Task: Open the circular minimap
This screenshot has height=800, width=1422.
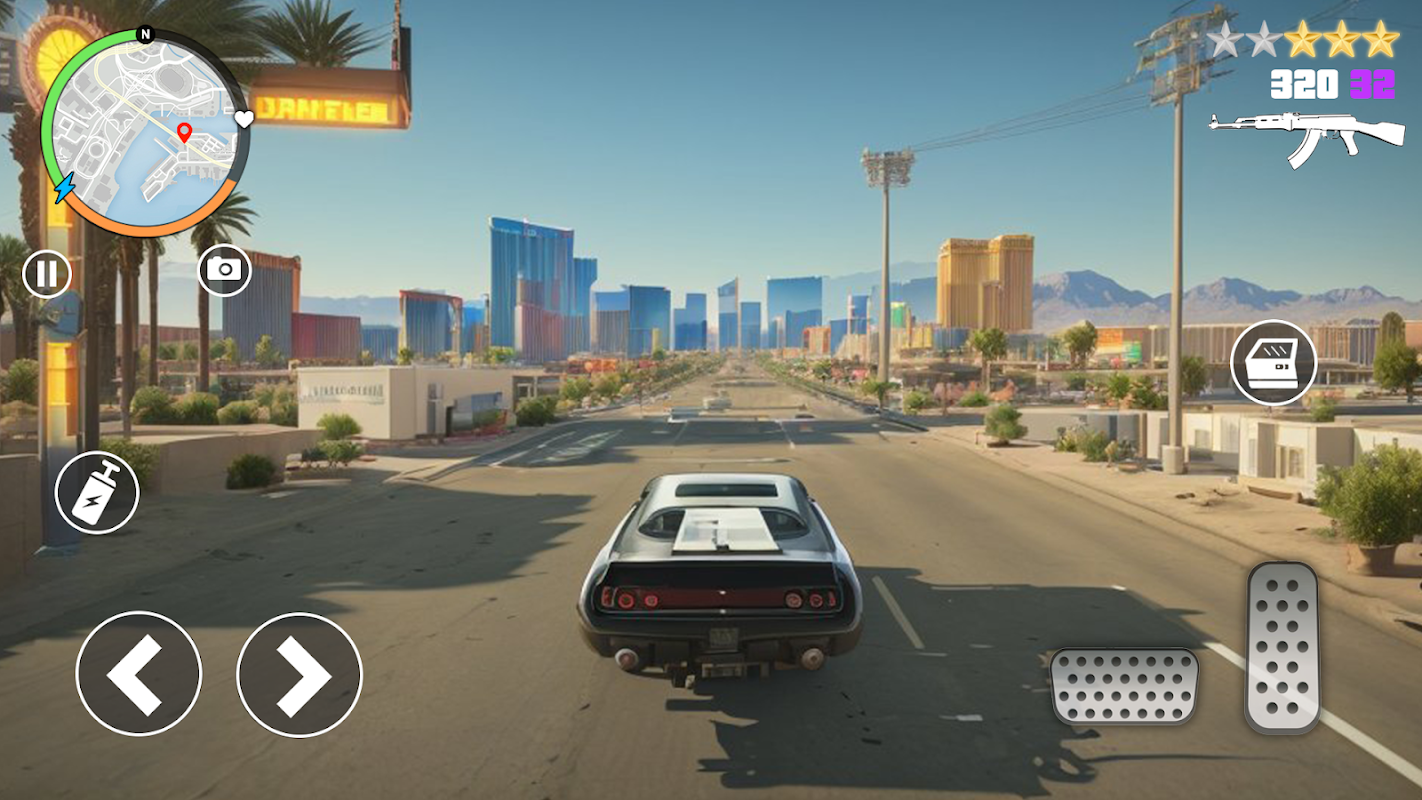Action: pyautogui.click(x=143, y=134)
